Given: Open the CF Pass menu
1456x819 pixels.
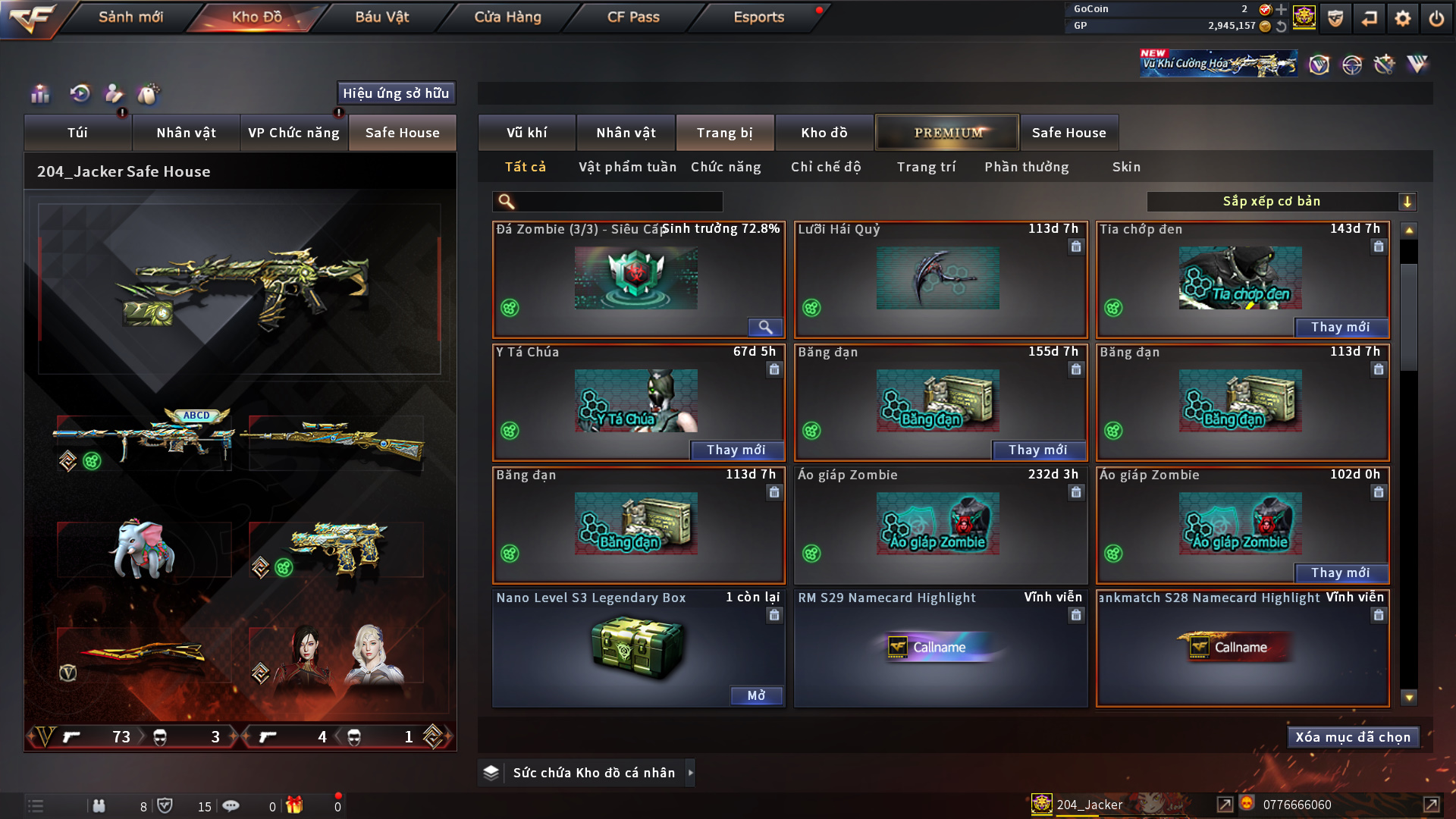Looking at the screenshot, I should 633,17.
